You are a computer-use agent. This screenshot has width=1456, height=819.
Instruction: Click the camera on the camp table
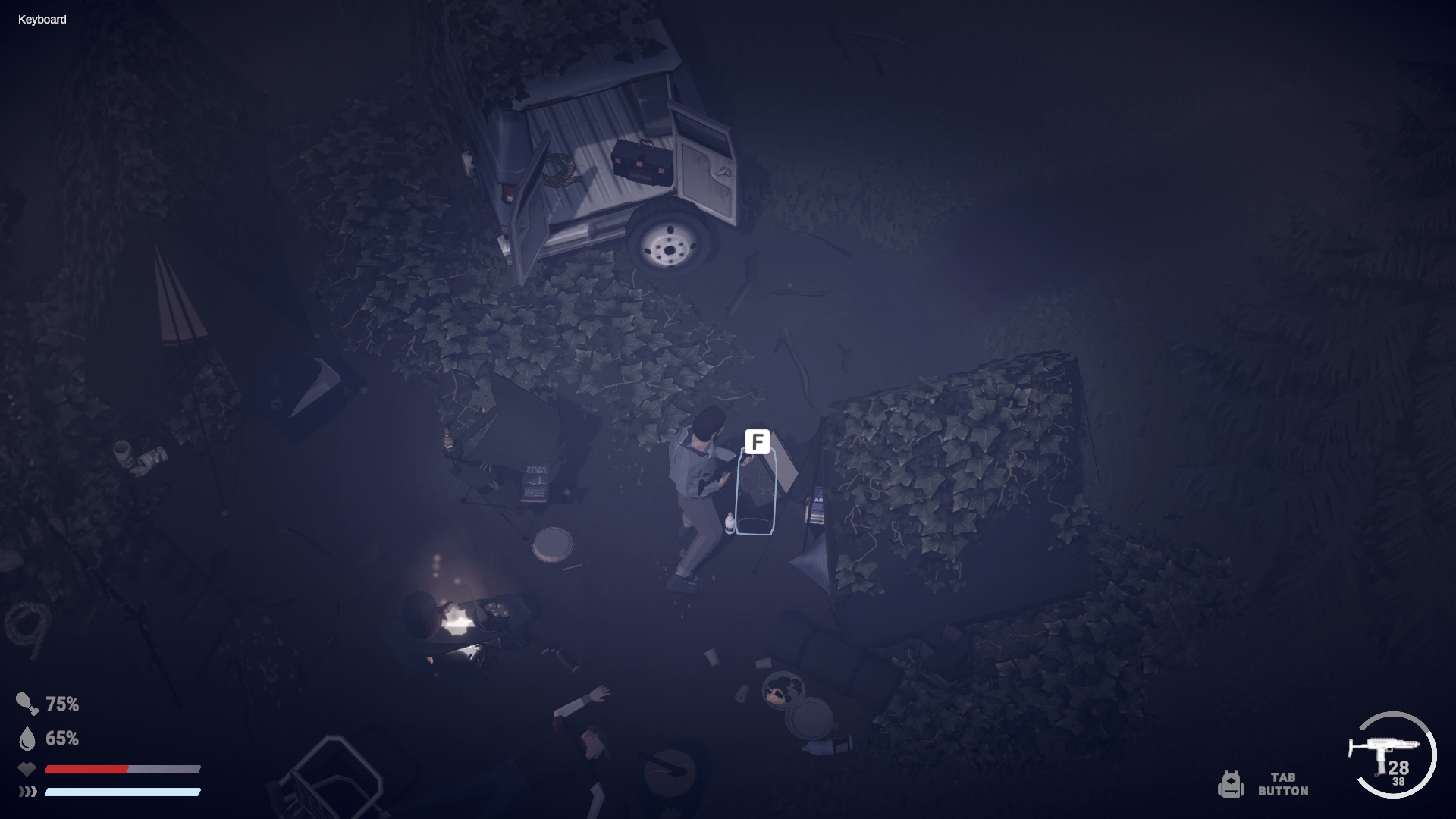[140, 457]
